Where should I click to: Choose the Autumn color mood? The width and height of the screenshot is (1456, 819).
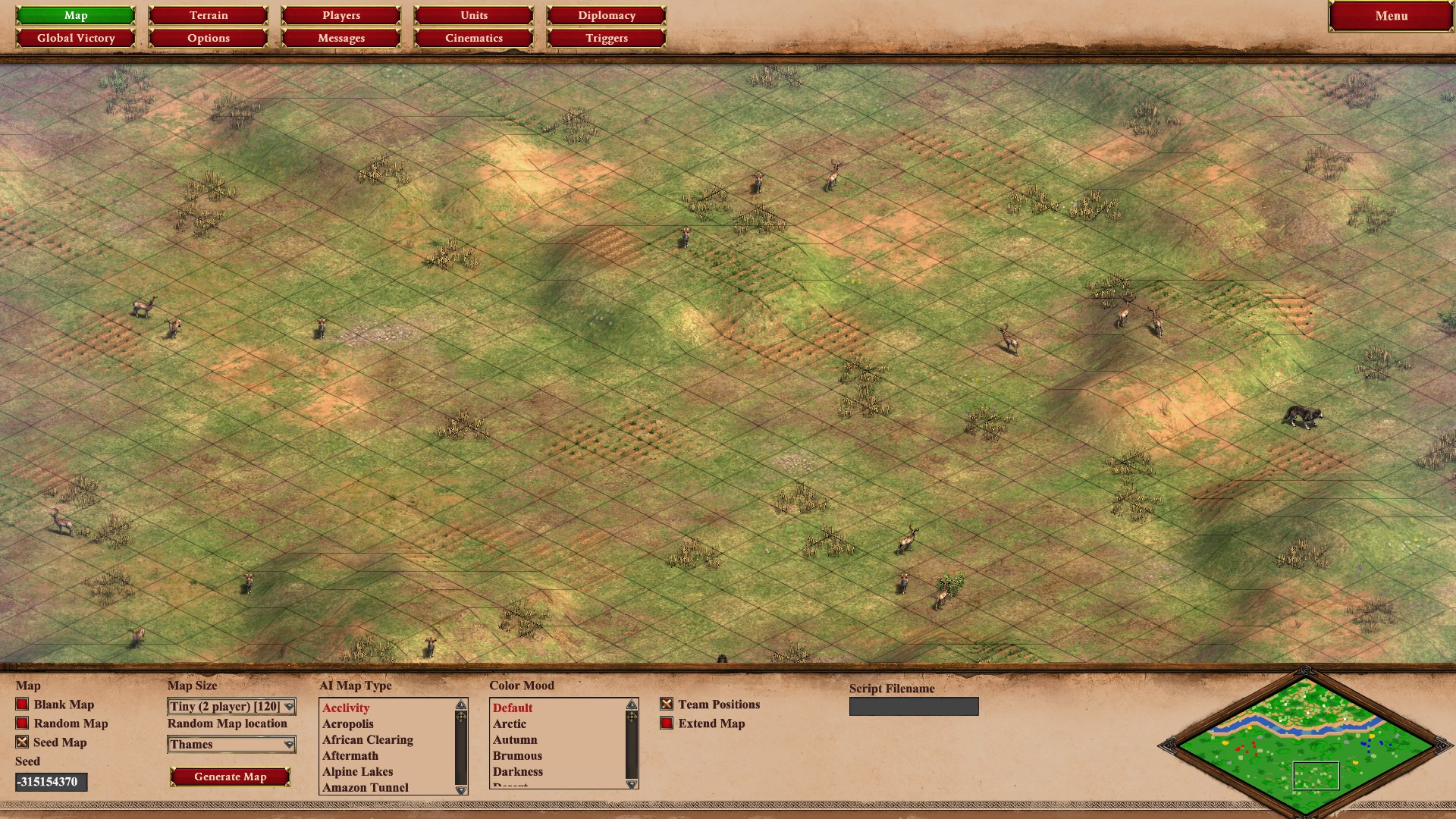[x=515, y=740]
